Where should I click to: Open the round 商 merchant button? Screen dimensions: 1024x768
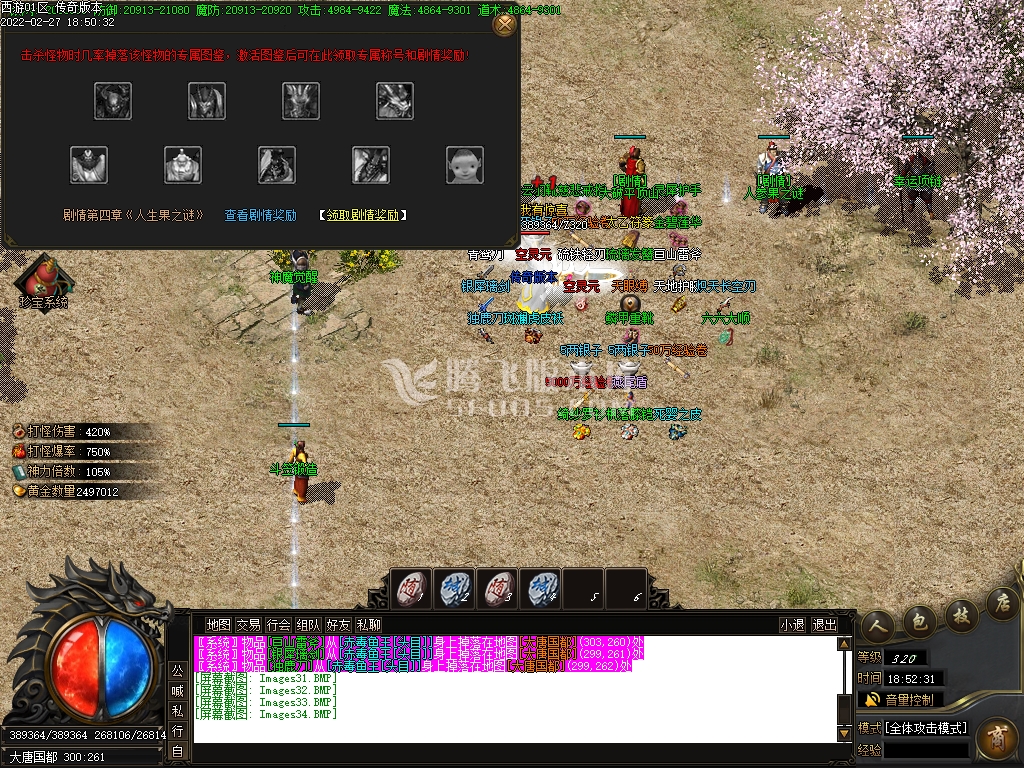(996, 742)
